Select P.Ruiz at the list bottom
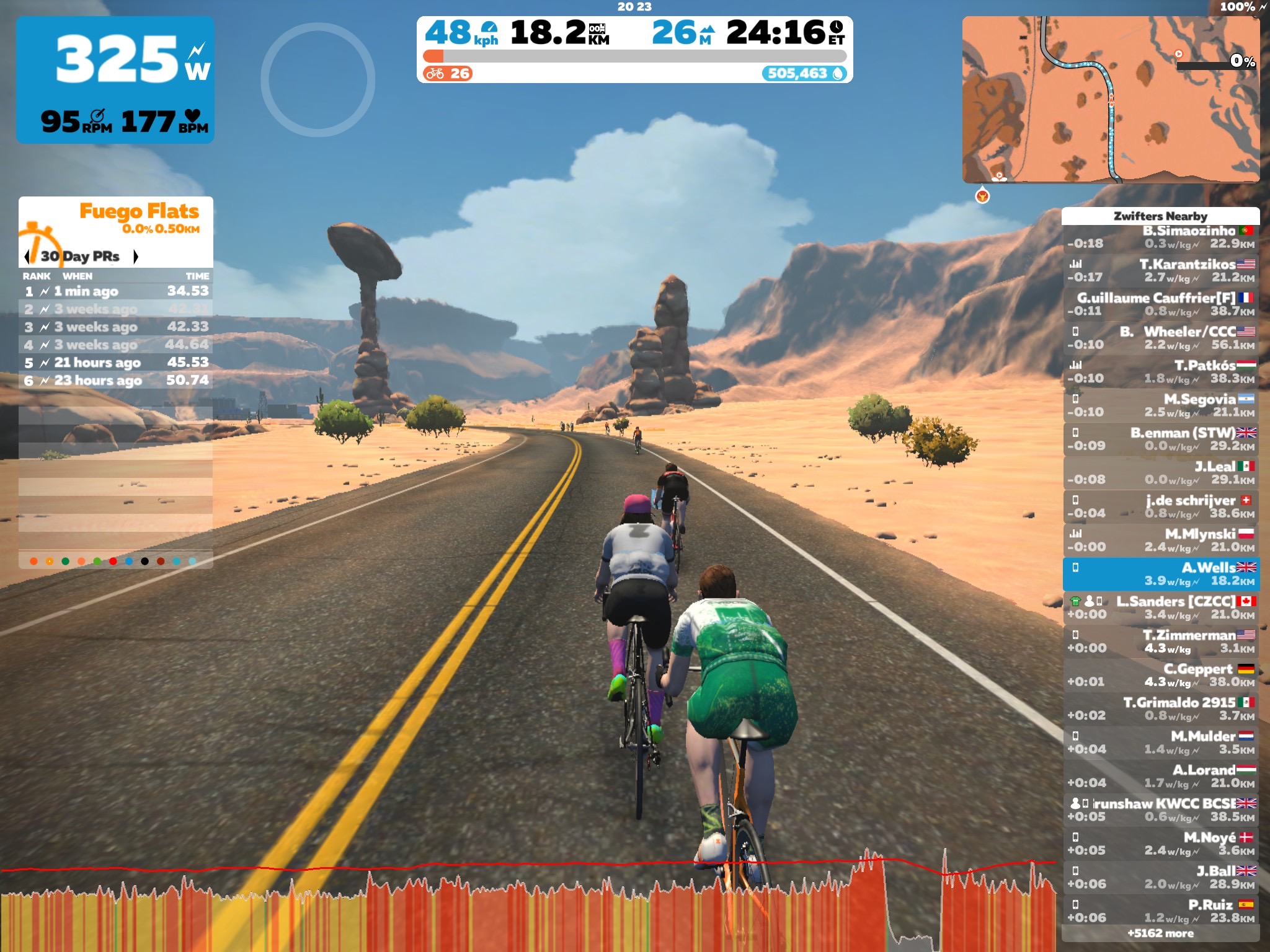Screen dimensions: 1270x952 tap(1160, 910)
